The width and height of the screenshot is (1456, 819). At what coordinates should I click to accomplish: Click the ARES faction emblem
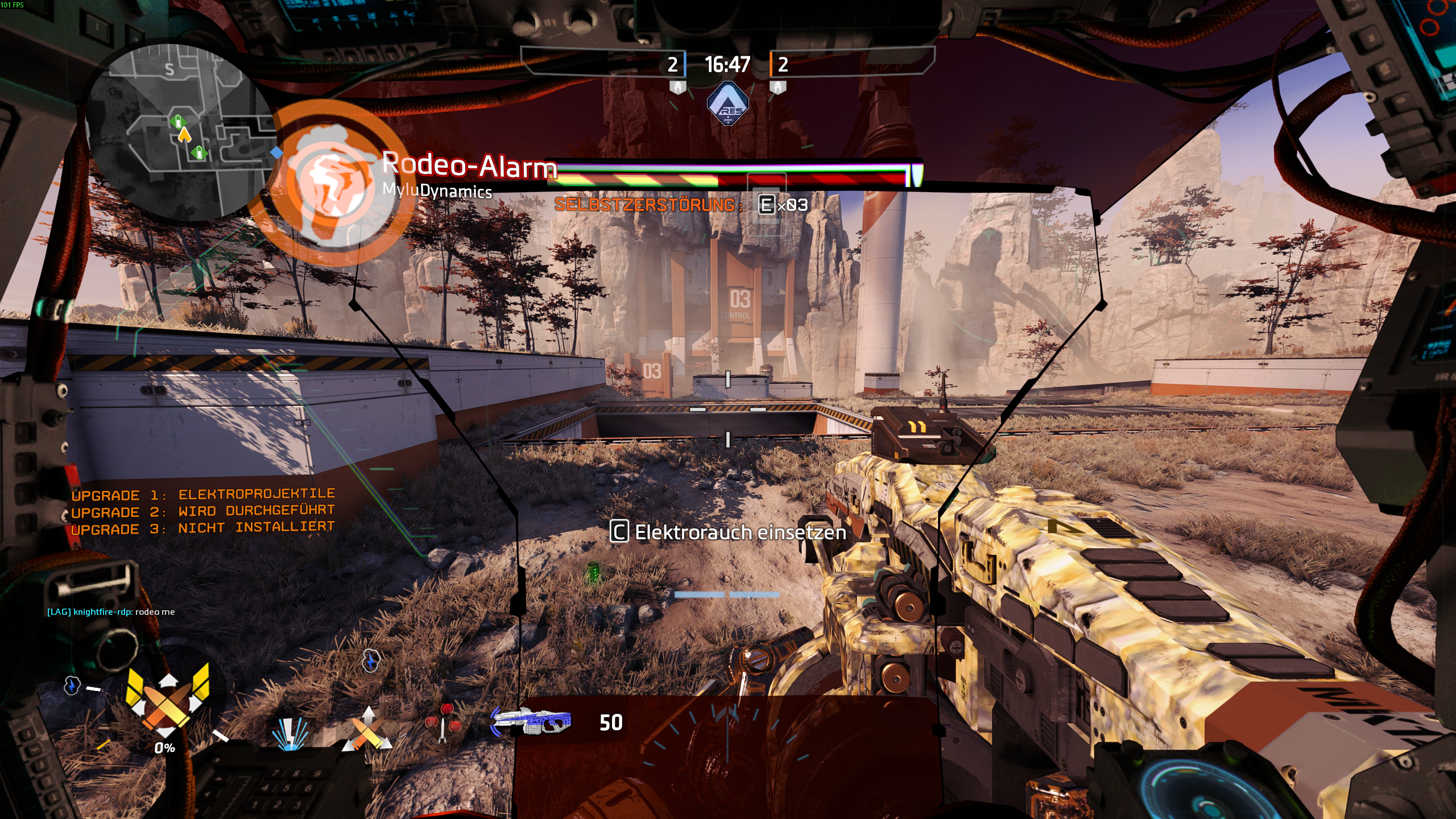pos(727,104)
